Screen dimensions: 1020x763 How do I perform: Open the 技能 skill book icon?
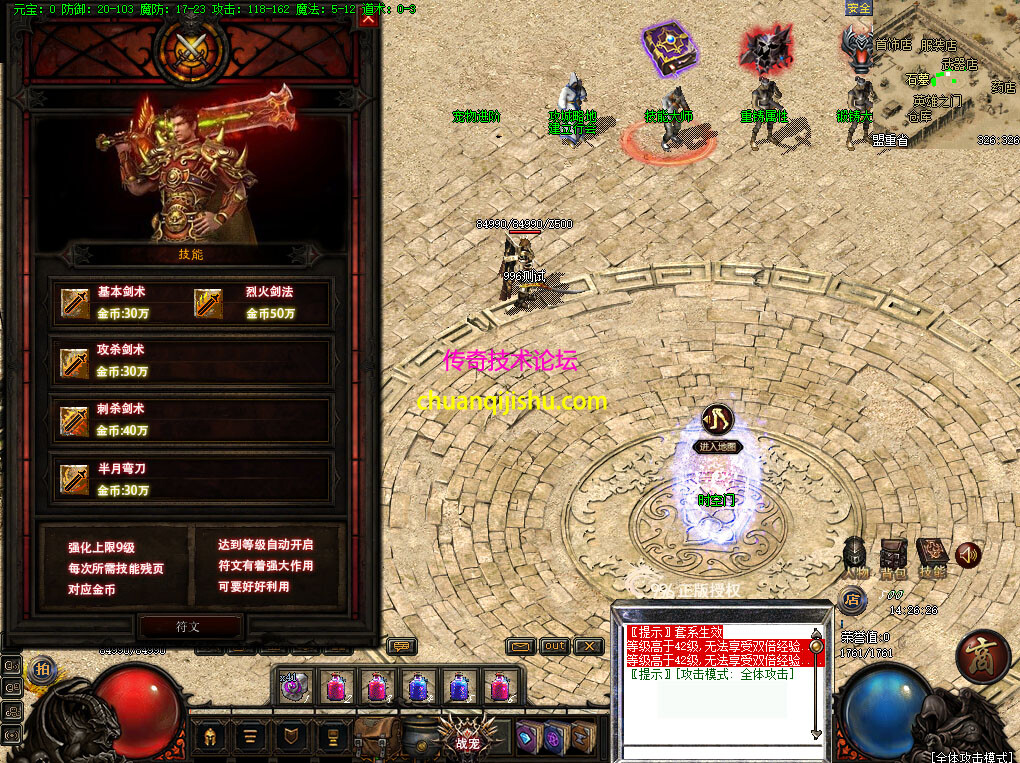point(932,555)
